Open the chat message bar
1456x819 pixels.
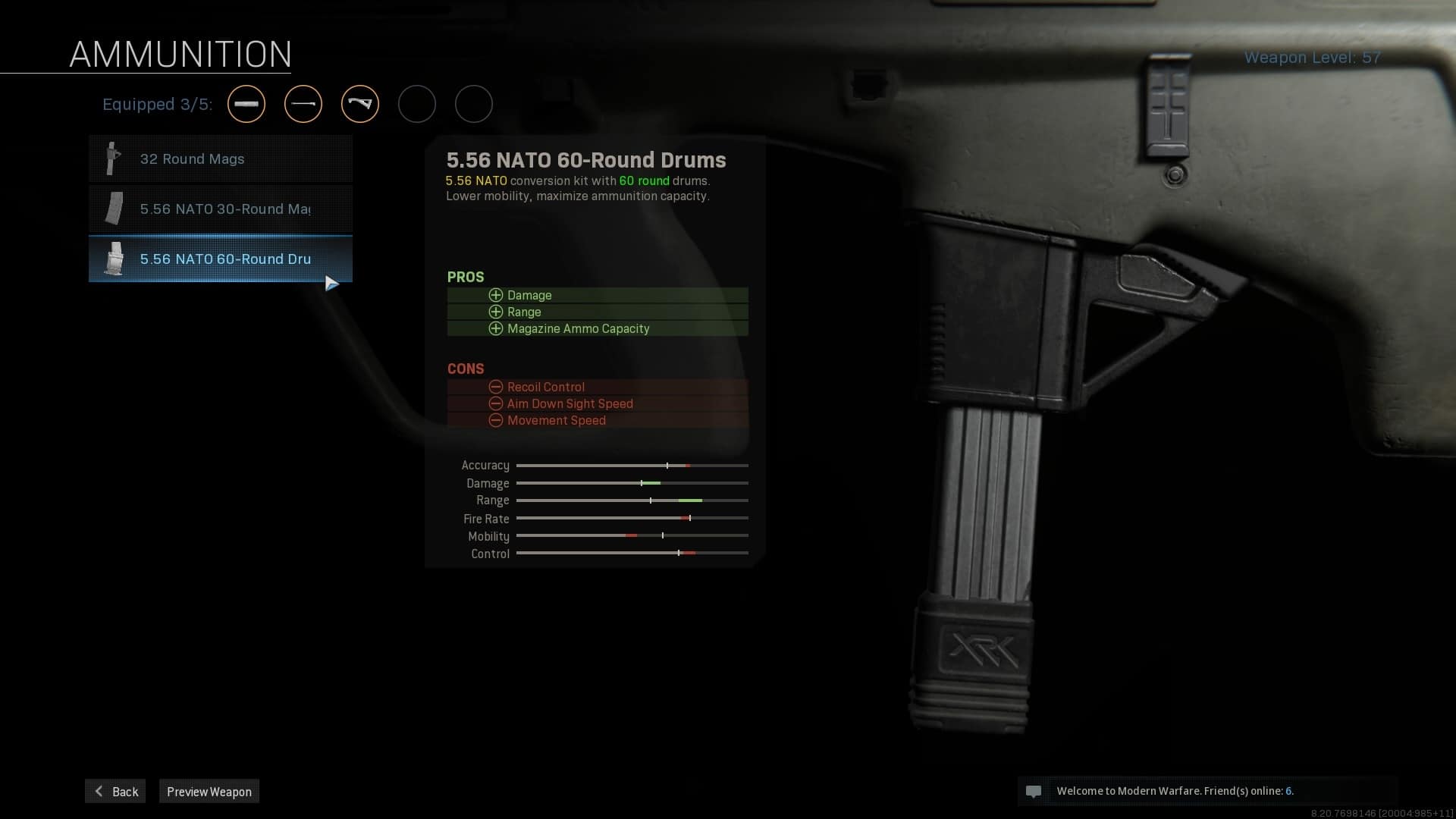[1206, 791]
